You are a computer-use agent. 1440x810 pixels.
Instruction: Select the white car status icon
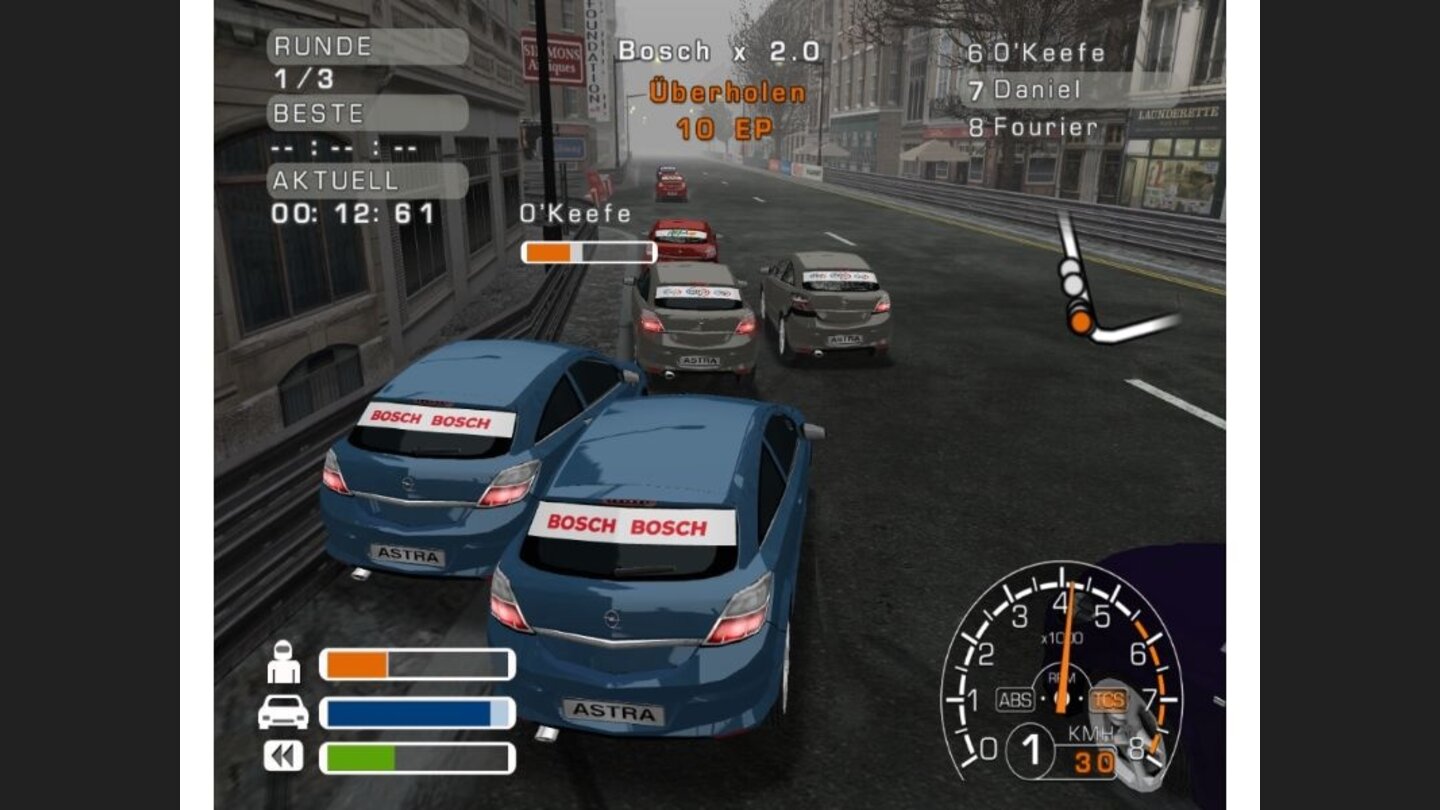point(283,711)
